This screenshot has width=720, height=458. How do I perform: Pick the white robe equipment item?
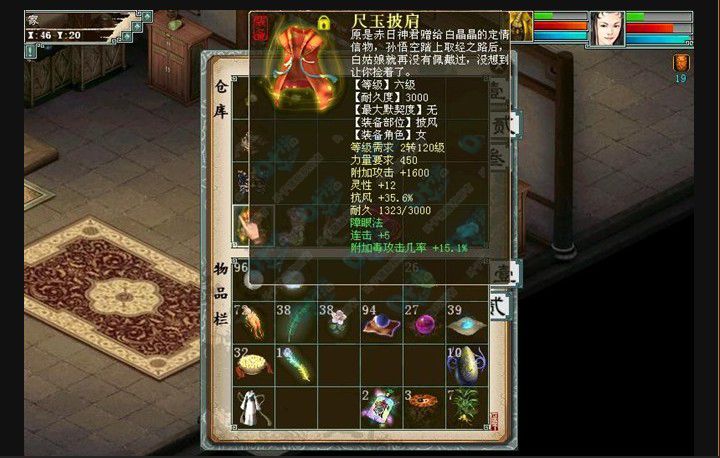252,407
